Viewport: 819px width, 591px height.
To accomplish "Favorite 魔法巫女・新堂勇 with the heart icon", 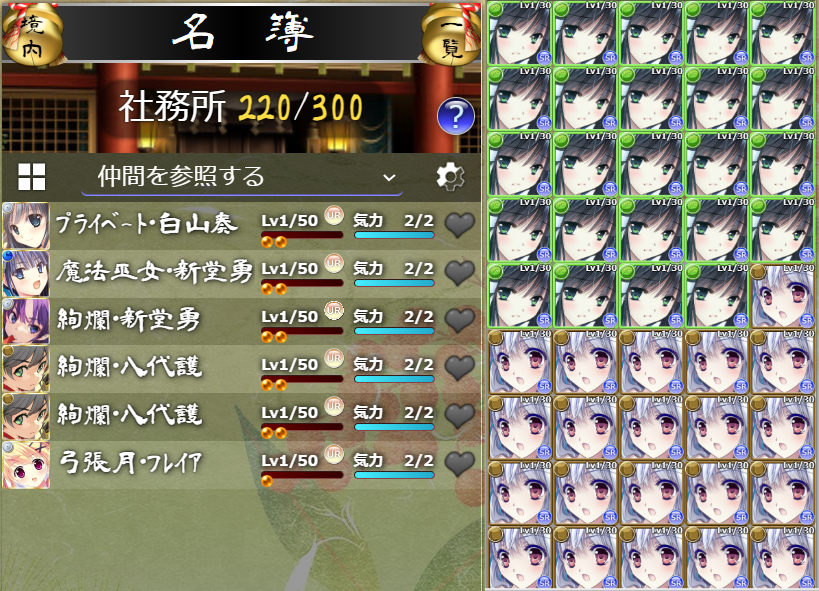I will coord(459,272).
